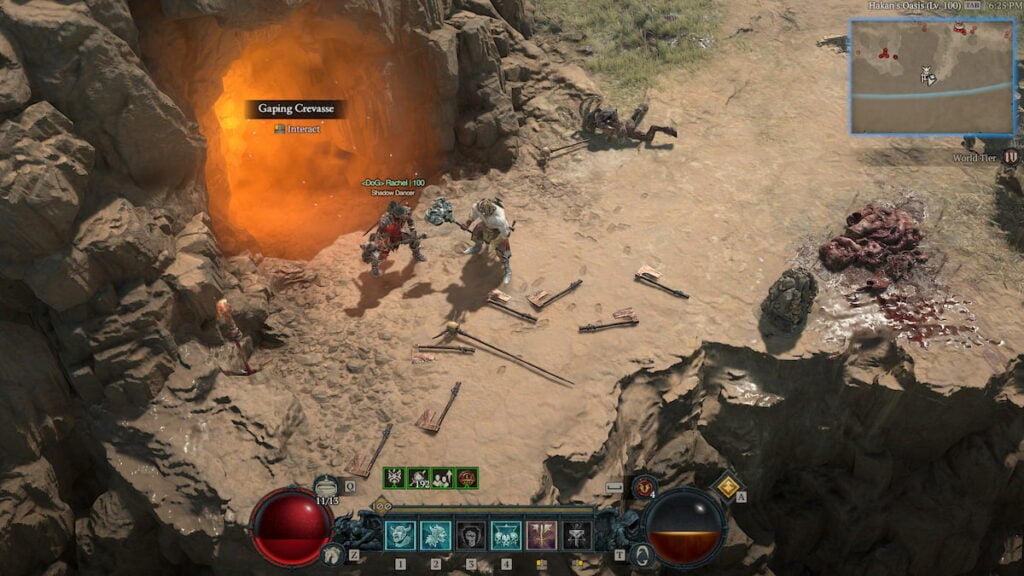Viewport: 1024px width, 576px height.
Task: Activate the dark helmet skill slot
Action: click(x=576, y=536)
